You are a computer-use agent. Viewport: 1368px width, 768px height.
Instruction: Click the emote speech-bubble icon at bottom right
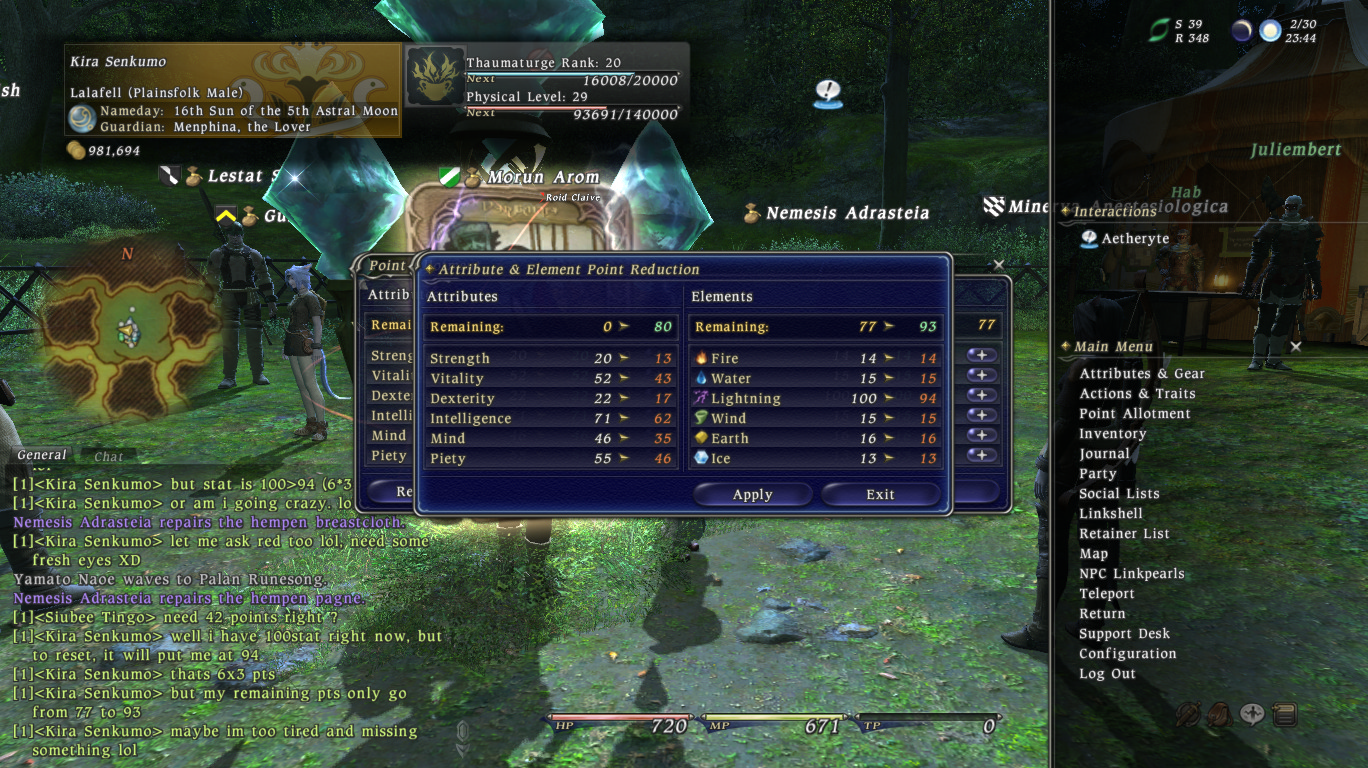1251,713
